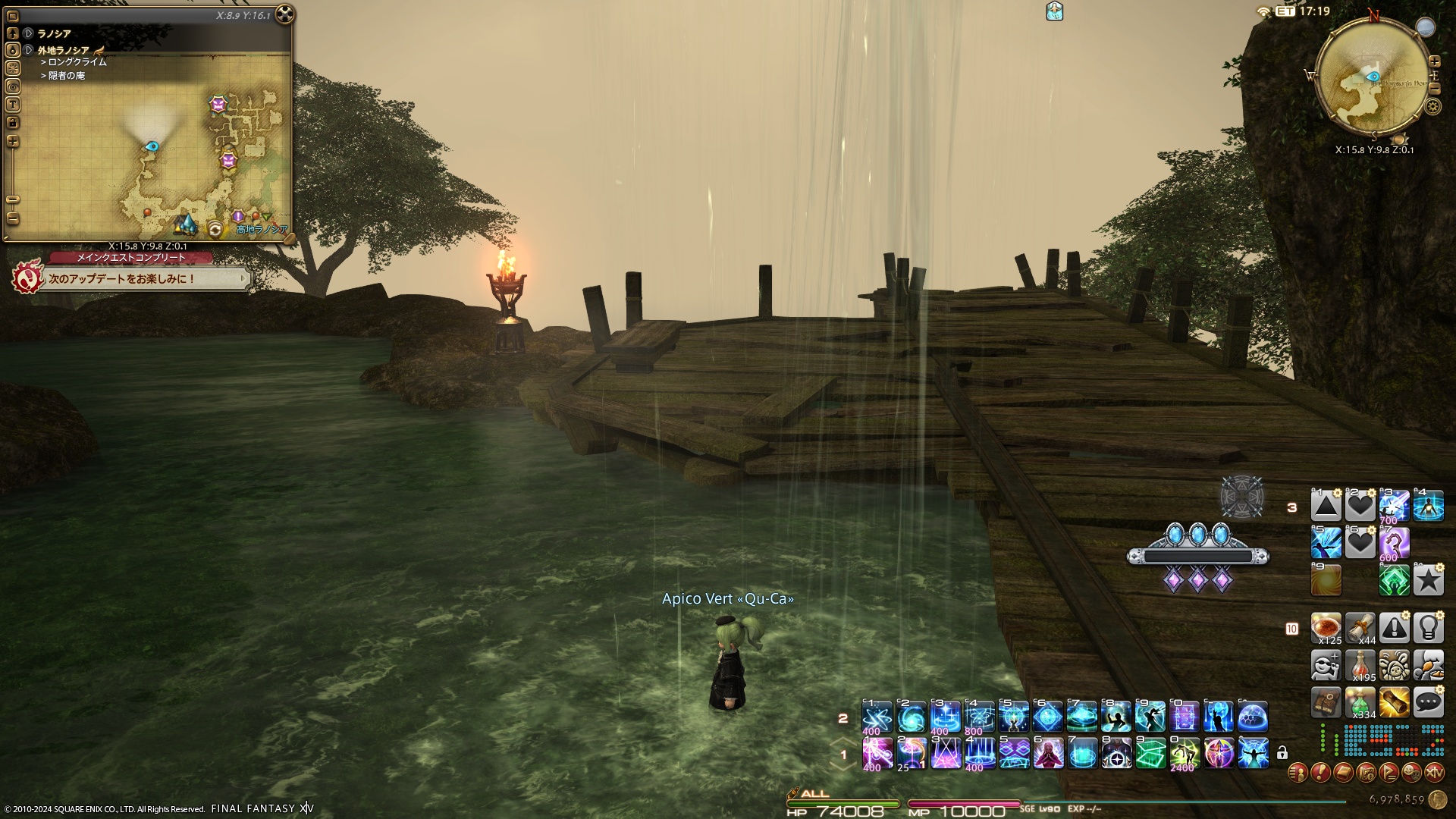Click the star icon on hotbar 3
1456x819 pixels.
coord(1428,581)
